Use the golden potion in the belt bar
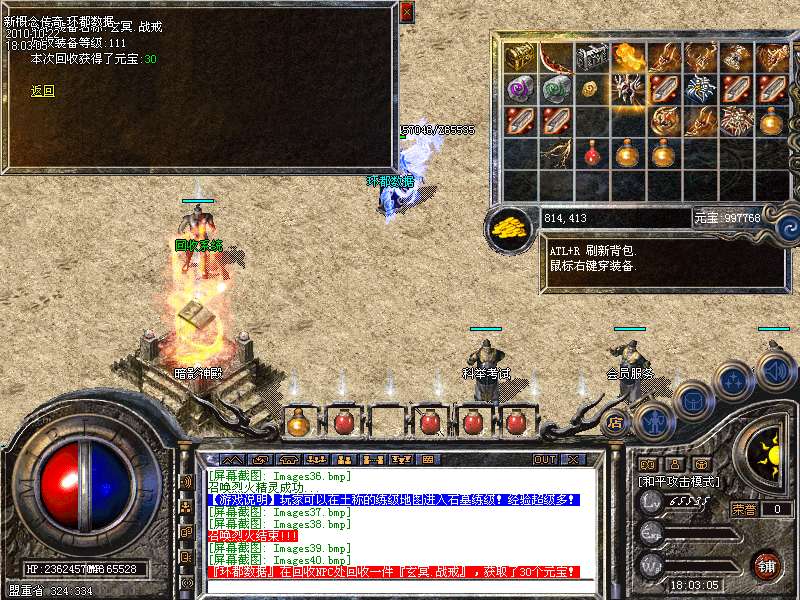800x600 pixels. tap(299, 422)
